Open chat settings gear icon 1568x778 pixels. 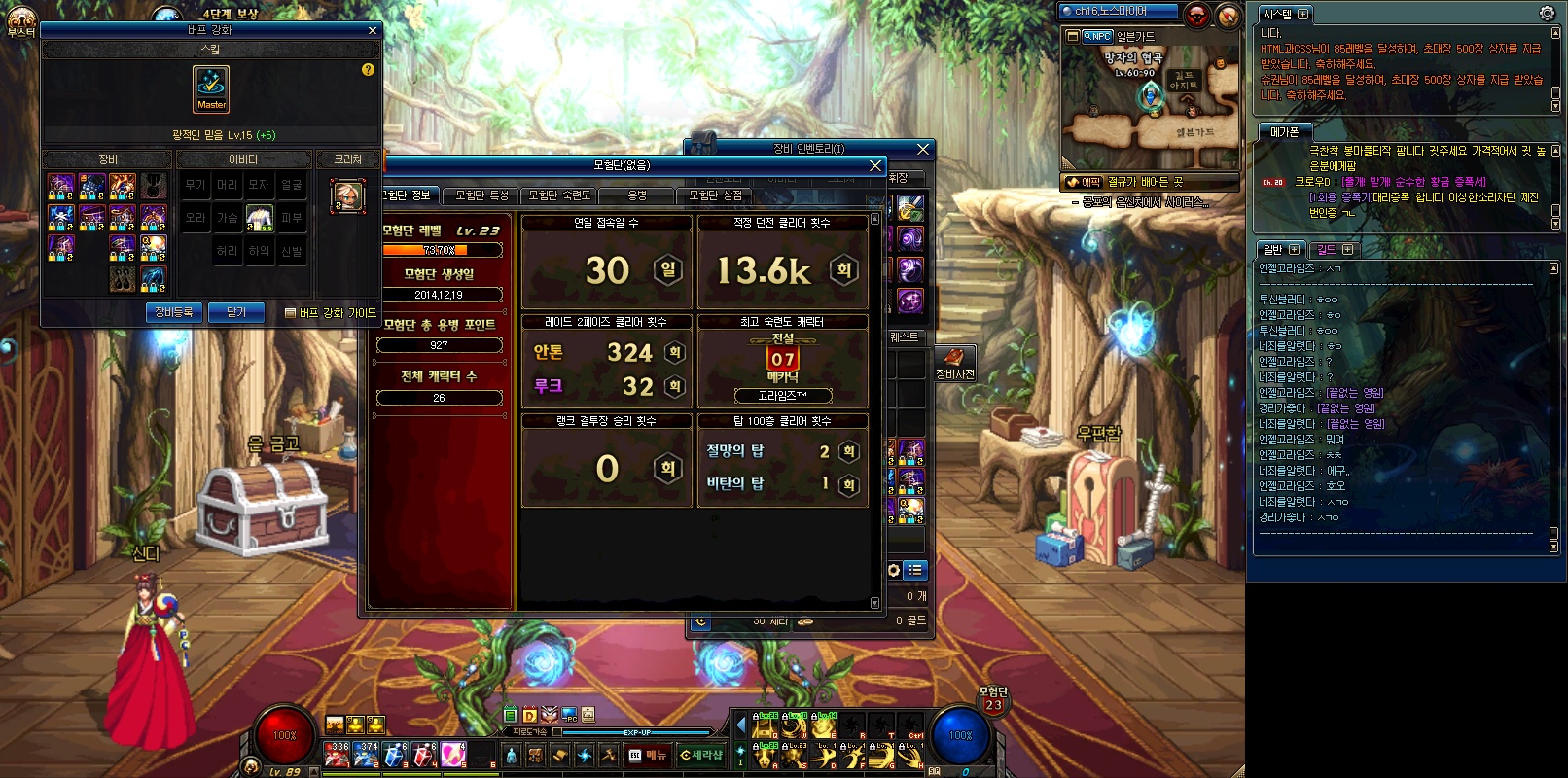1547,13
